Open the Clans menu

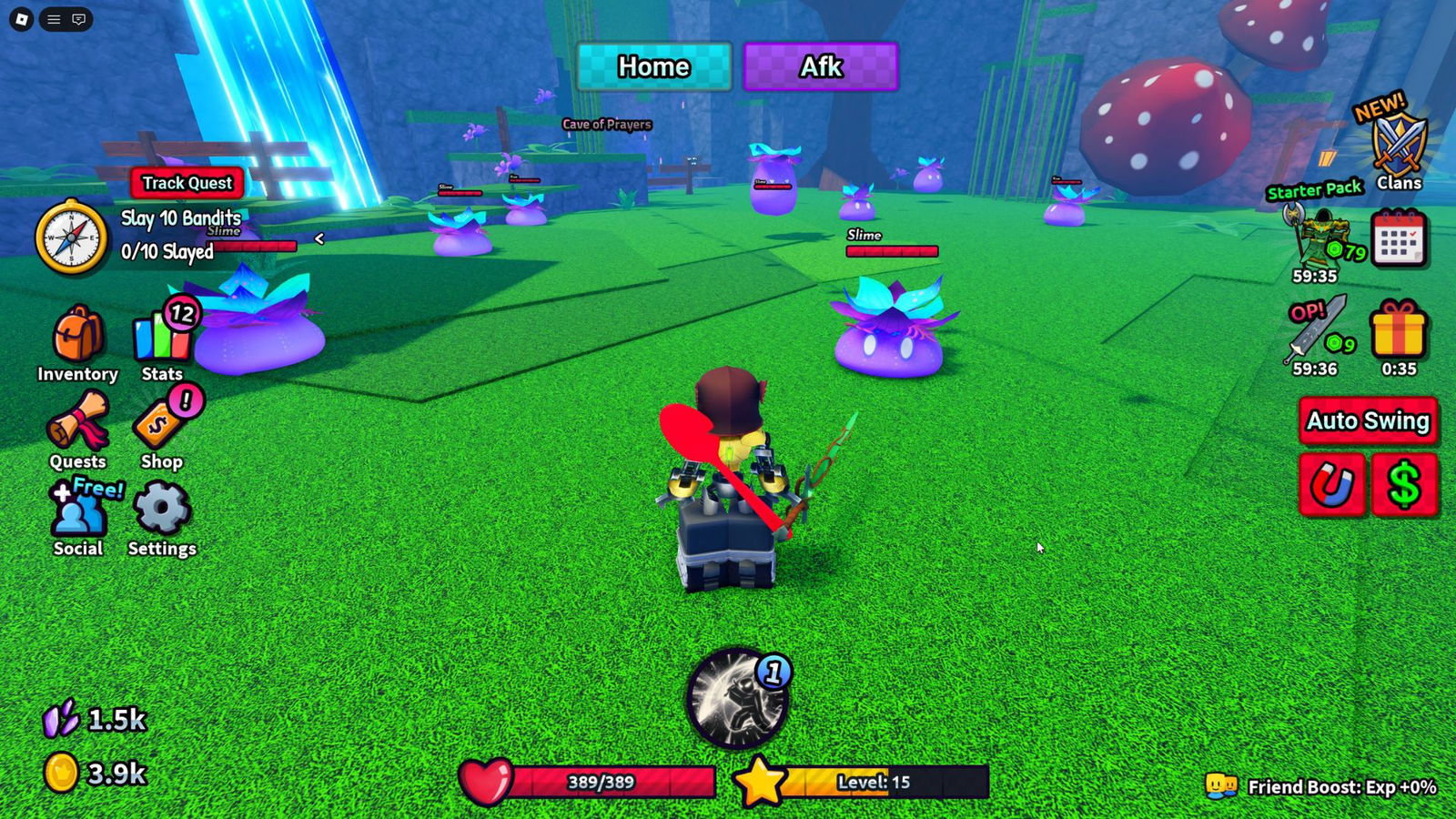(x=1399, y=147)
